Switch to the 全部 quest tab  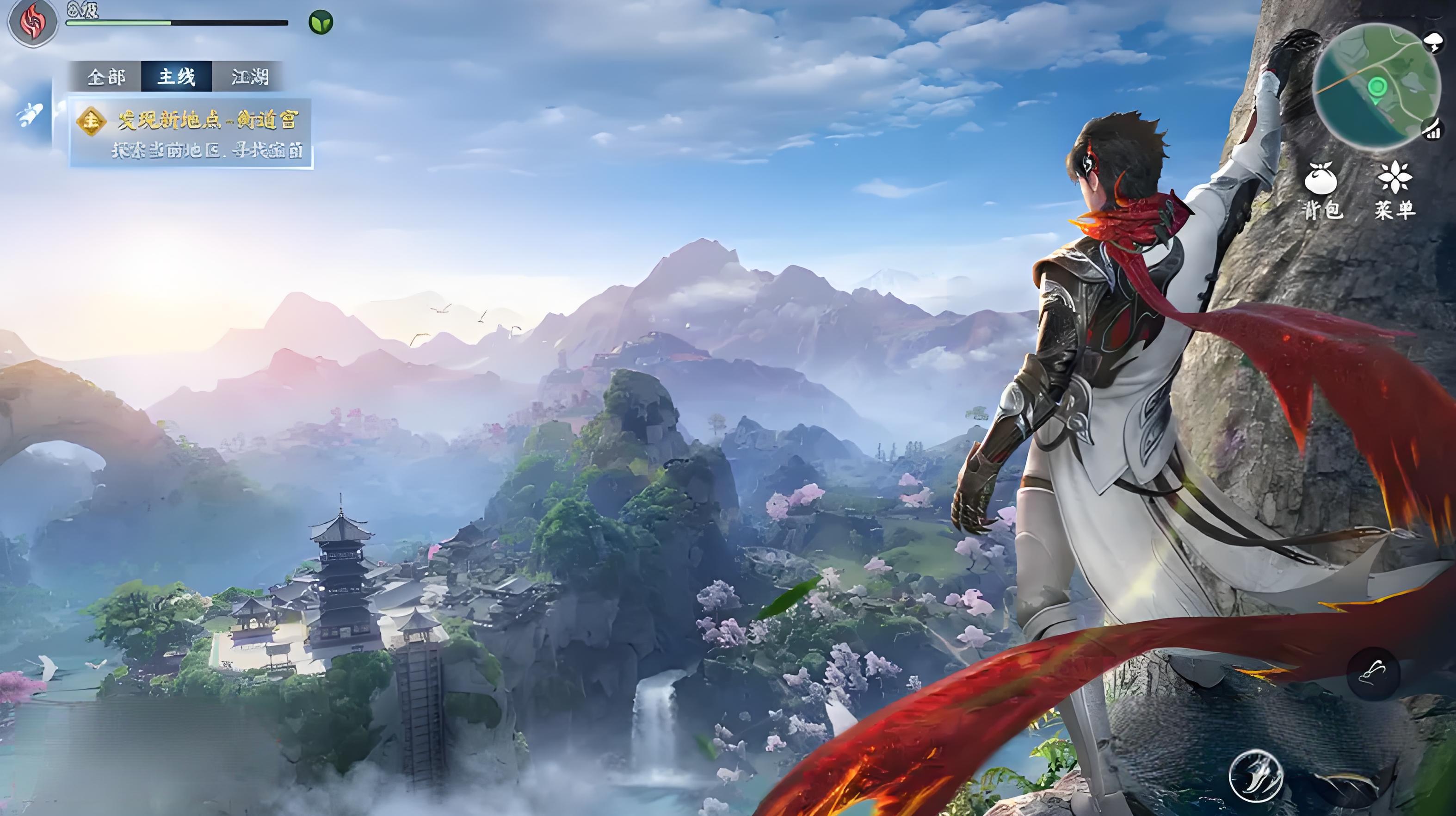pyautogui.click(x=106, y=77)
